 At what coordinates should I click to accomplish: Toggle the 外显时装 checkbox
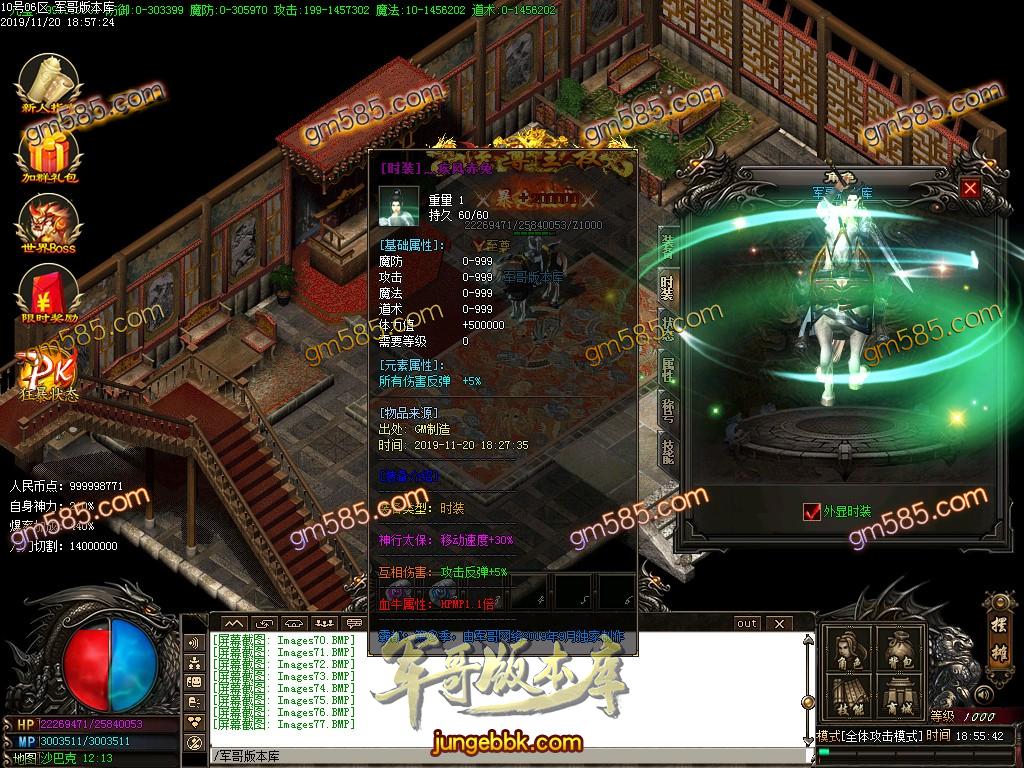(812, 512)
